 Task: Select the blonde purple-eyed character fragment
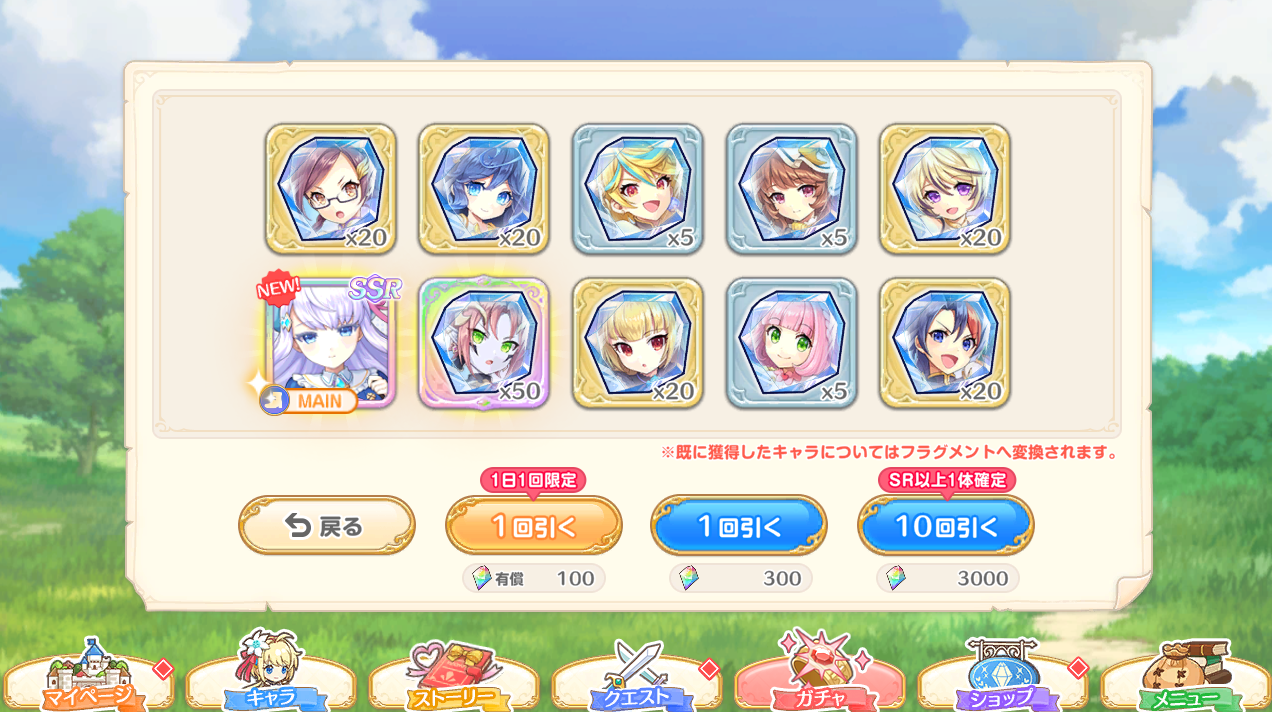tap(945, 189)
